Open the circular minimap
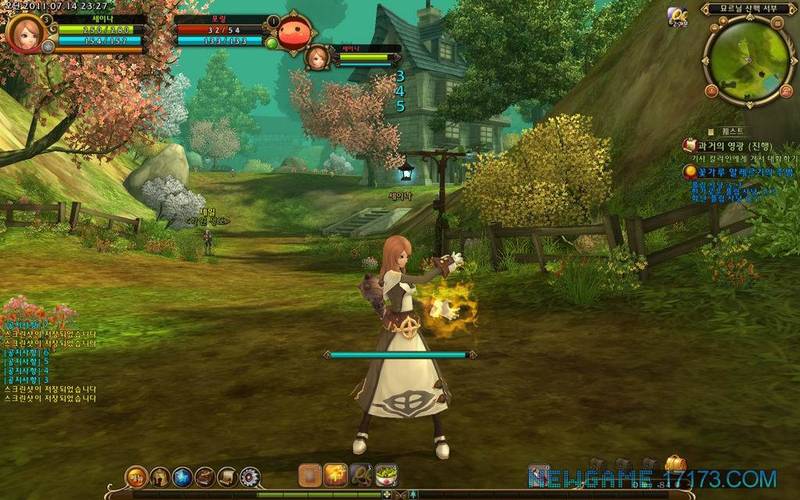800x500 pixels. pos(748,58)
